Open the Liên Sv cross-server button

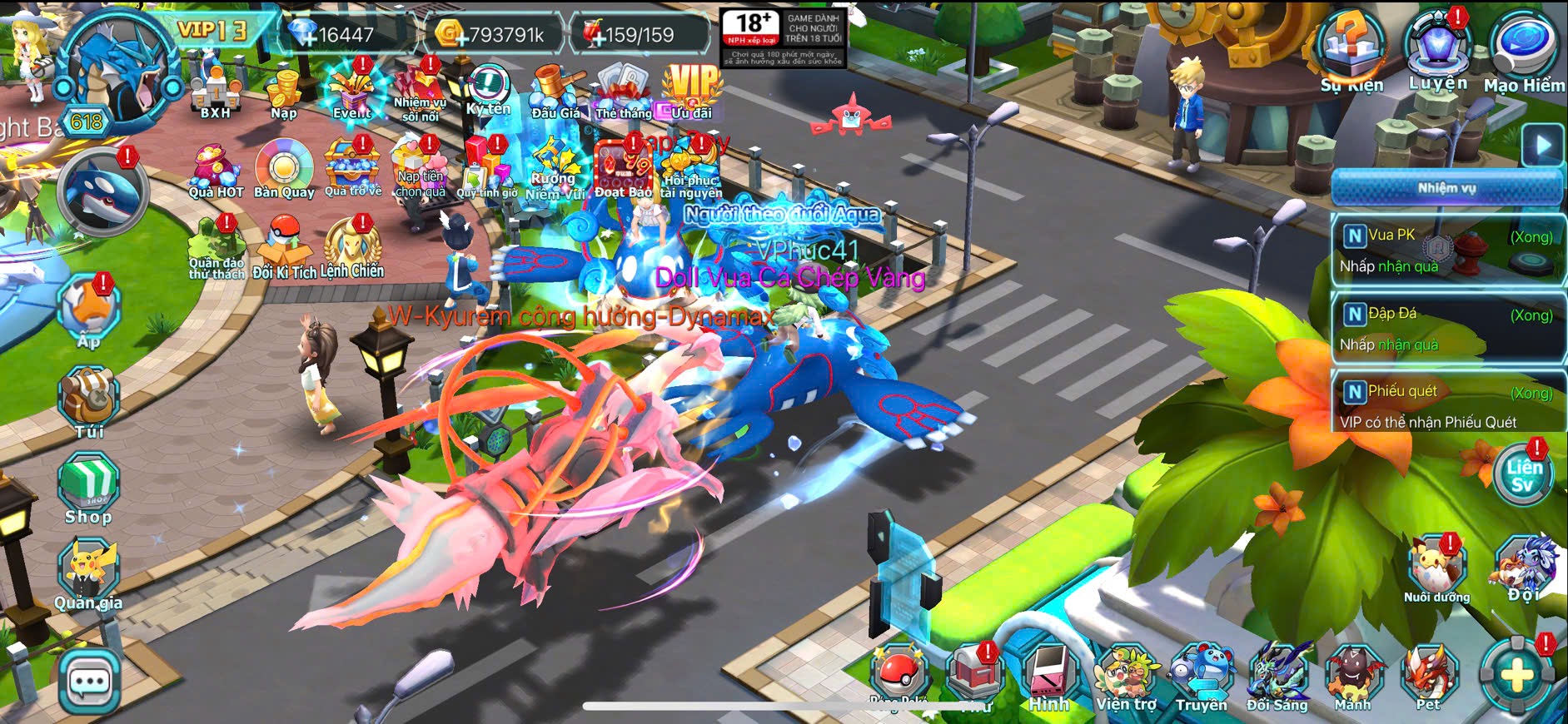[1522, 476]
